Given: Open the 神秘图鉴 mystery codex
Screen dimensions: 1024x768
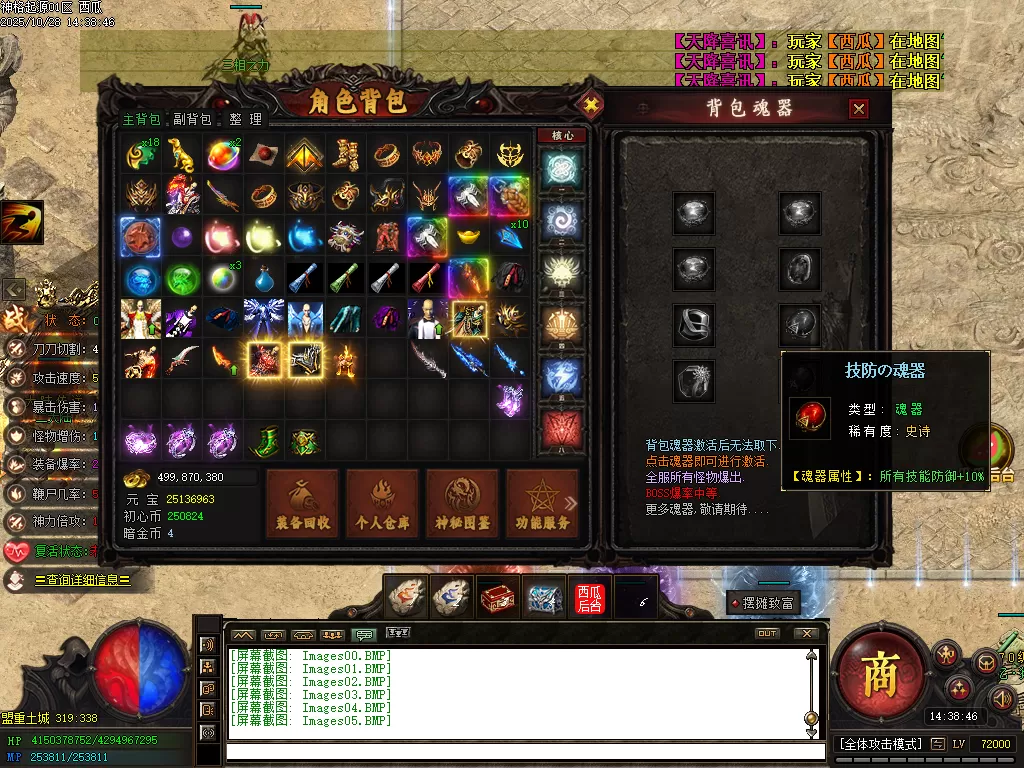Looking at the screenshot, I should [x=462, y=503].
